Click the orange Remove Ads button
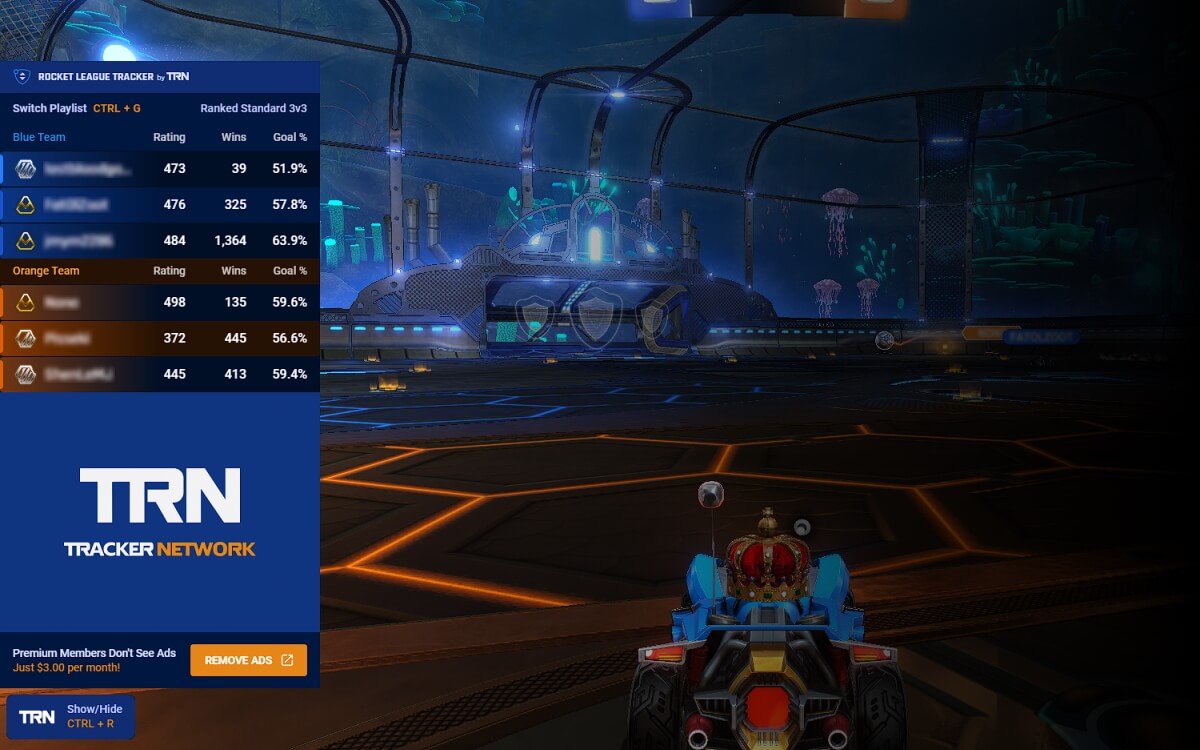Image resolution: width=1200 pixels, height=750 pixels. point(248,660)
